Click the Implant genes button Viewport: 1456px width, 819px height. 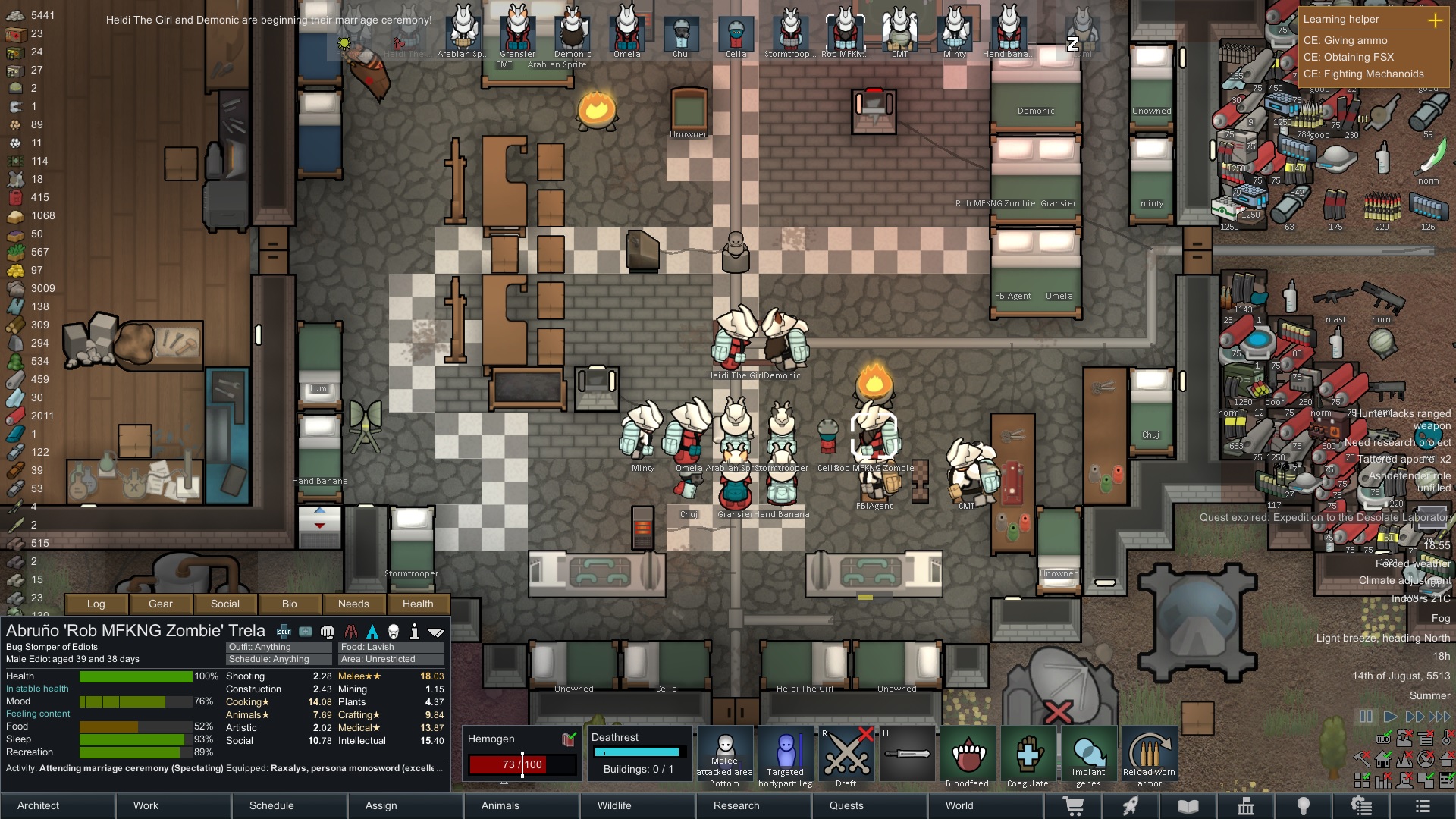tap(1089, 757)
